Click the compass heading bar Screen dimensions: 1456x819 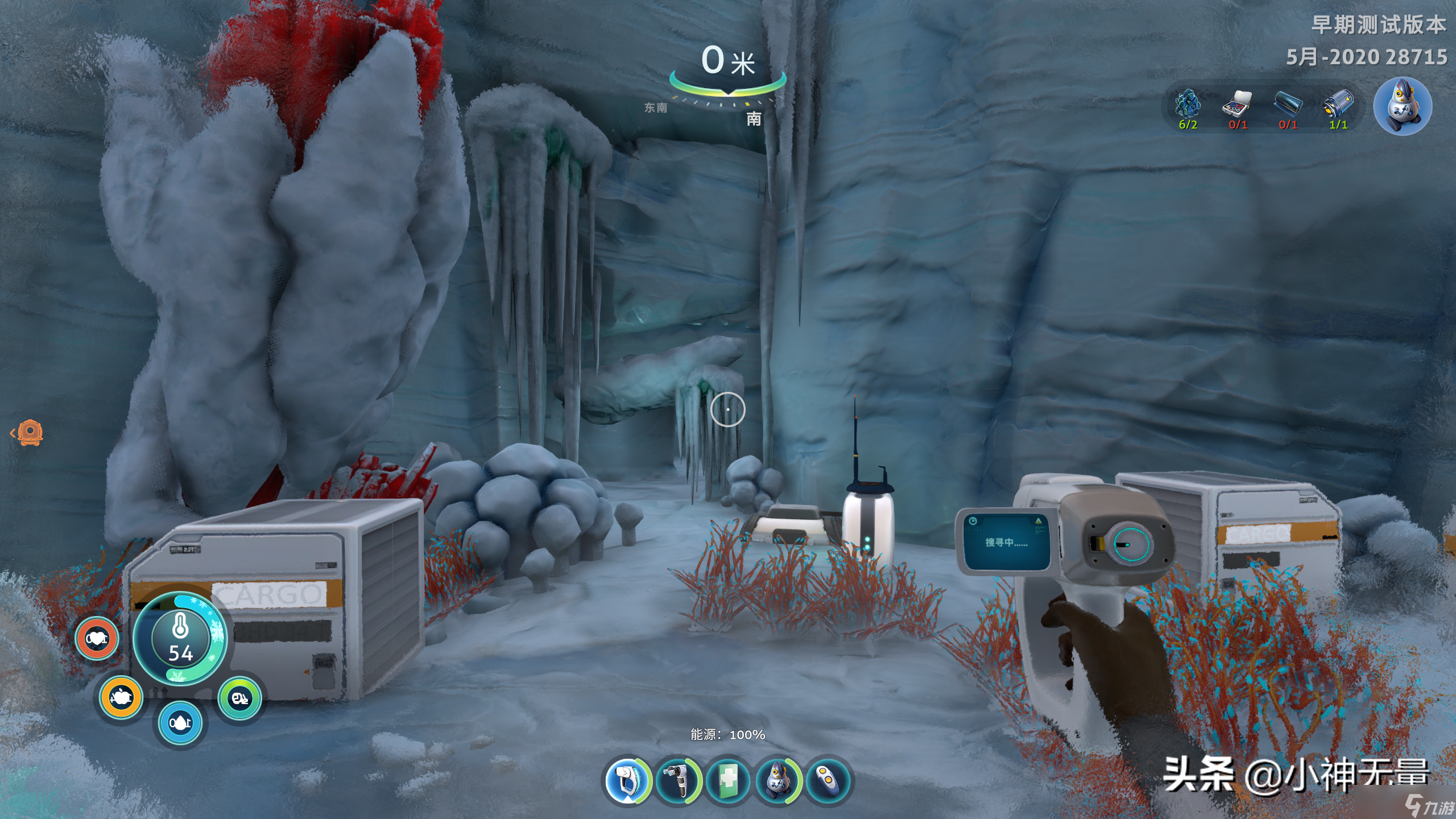pyautogui.click(x=728, y=86)
